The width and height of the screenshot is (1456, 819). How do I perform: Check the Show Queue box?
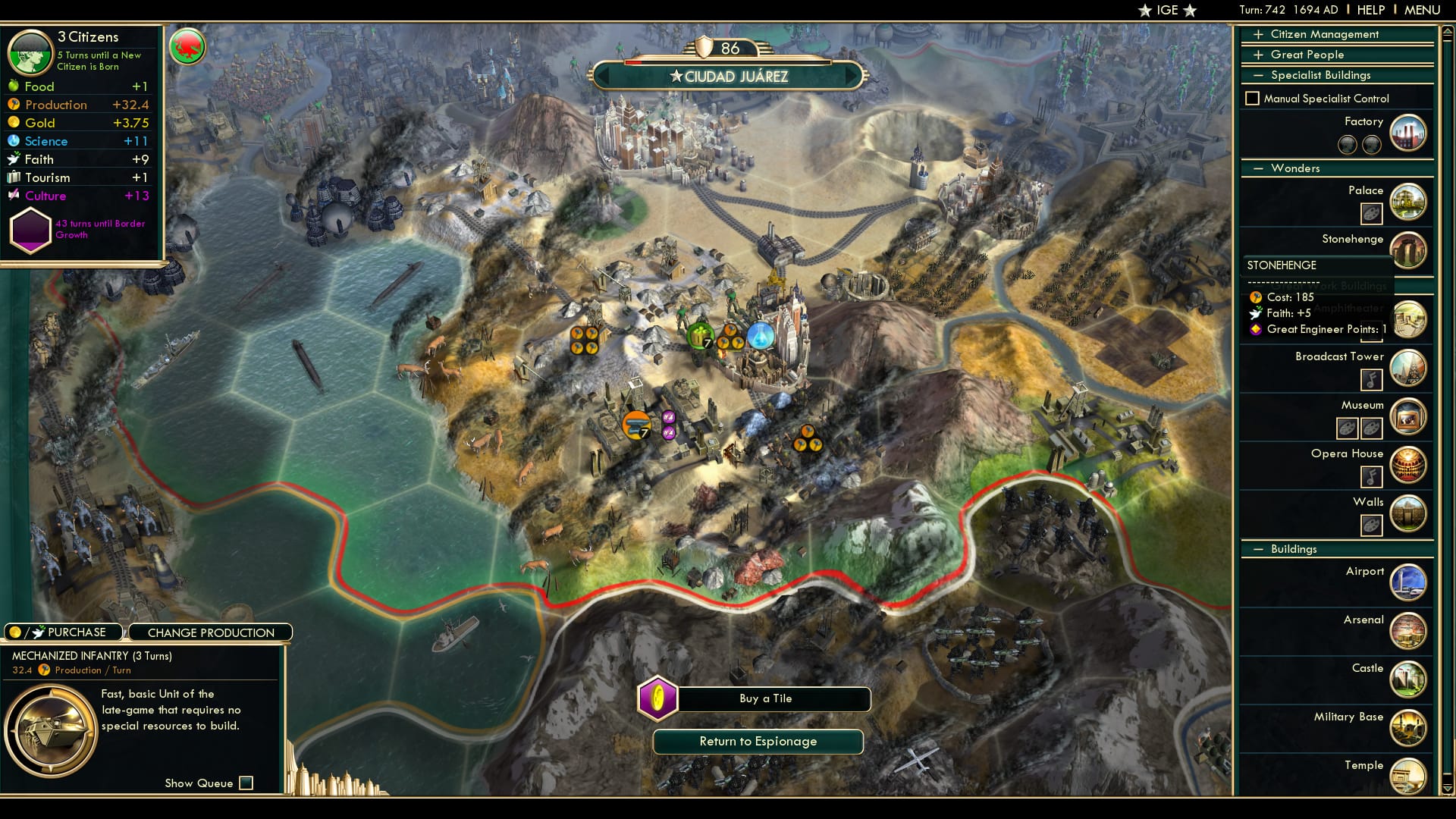(x=245, y=783)
